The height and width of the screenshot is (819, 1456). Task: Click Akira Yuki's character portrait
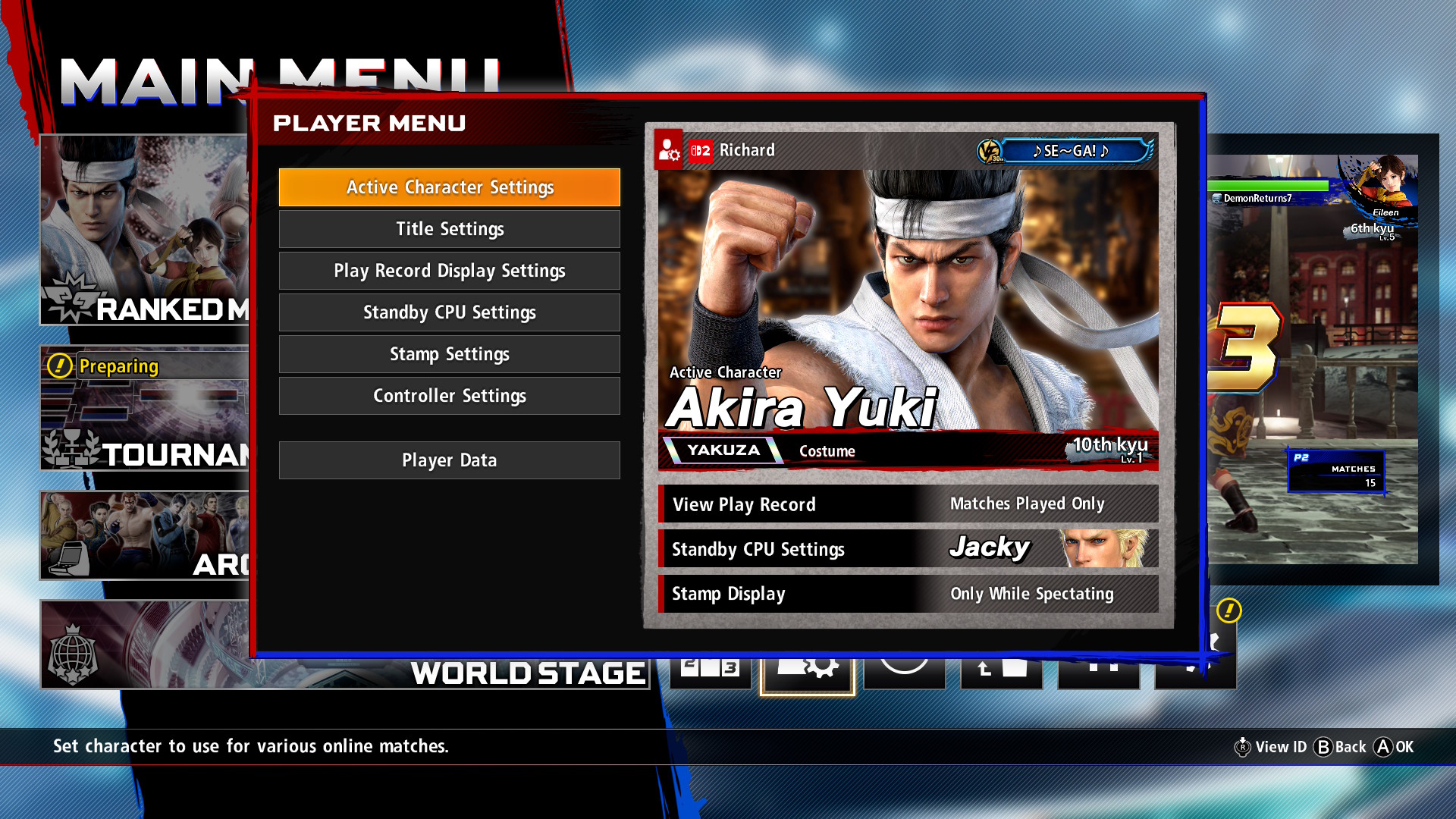902,288
